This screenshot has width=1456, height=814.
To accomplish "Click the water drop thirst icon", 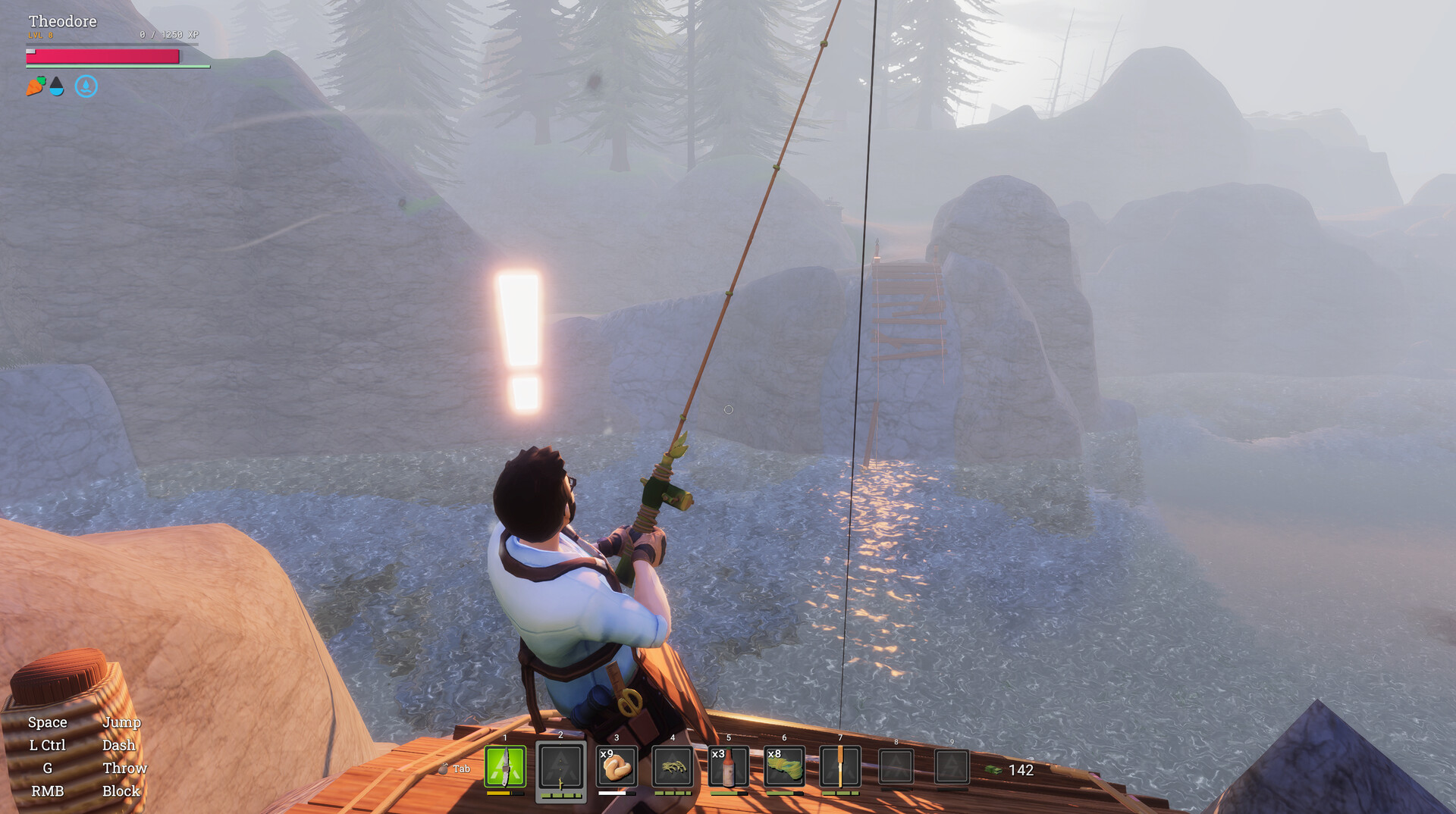I will pos(57,86).
